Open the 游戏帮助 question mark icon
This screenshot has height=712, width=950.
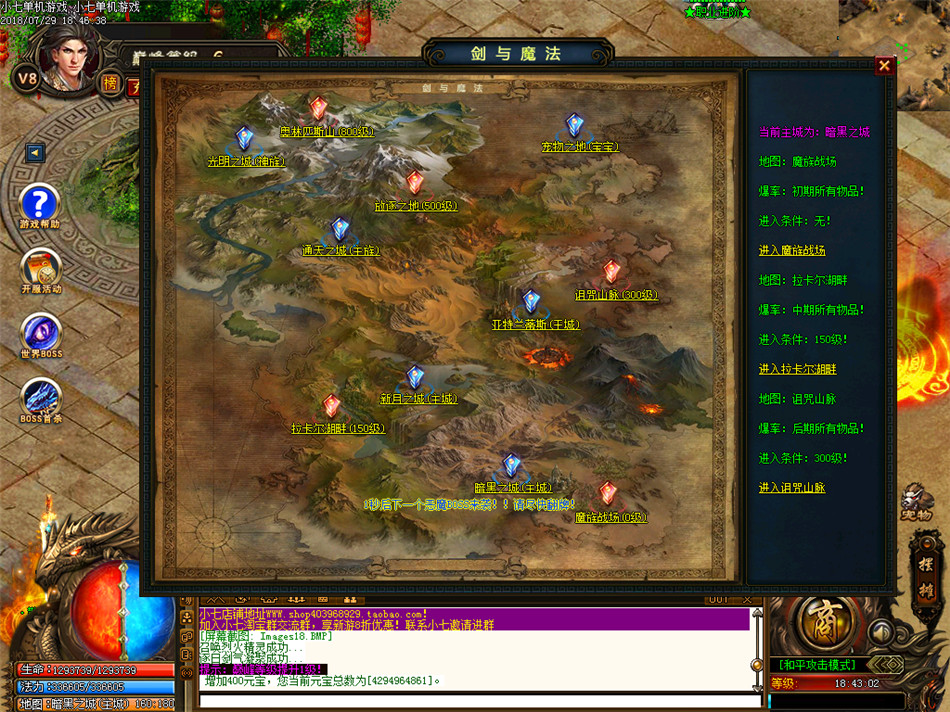click(x=41, y=204)
